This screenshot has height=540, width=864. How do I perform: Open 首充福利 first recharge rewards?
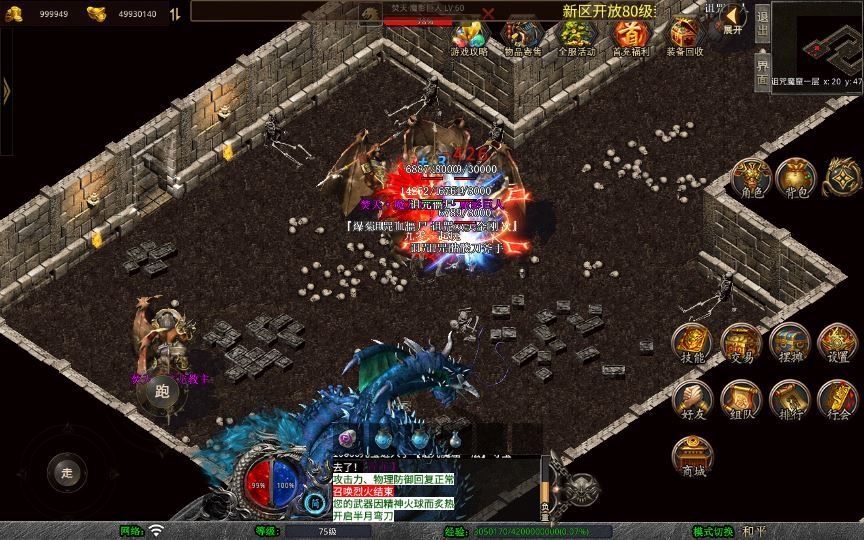point(630,38)
